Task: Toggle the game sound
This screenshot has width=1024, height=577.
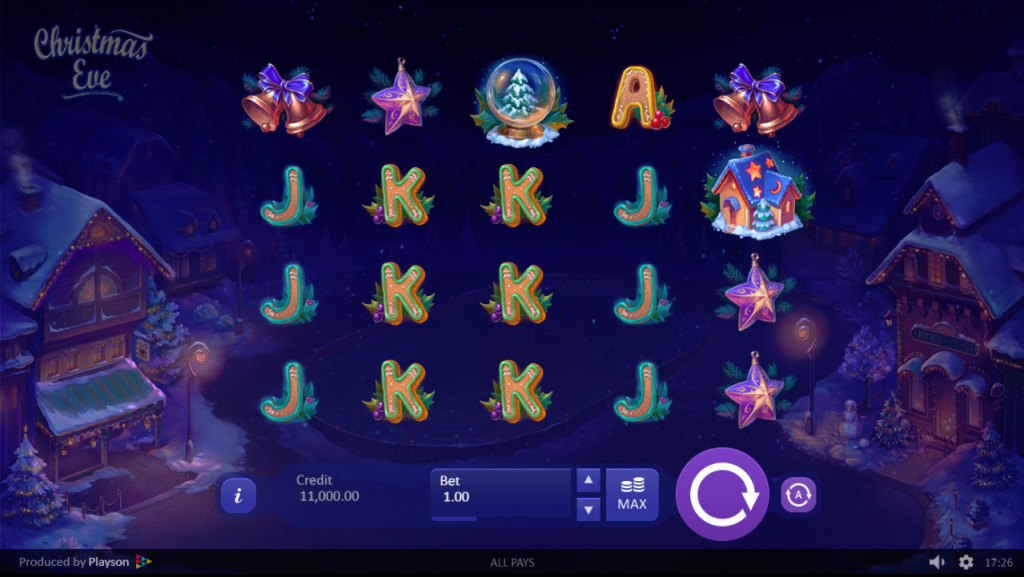Action: tap(937, 562)
